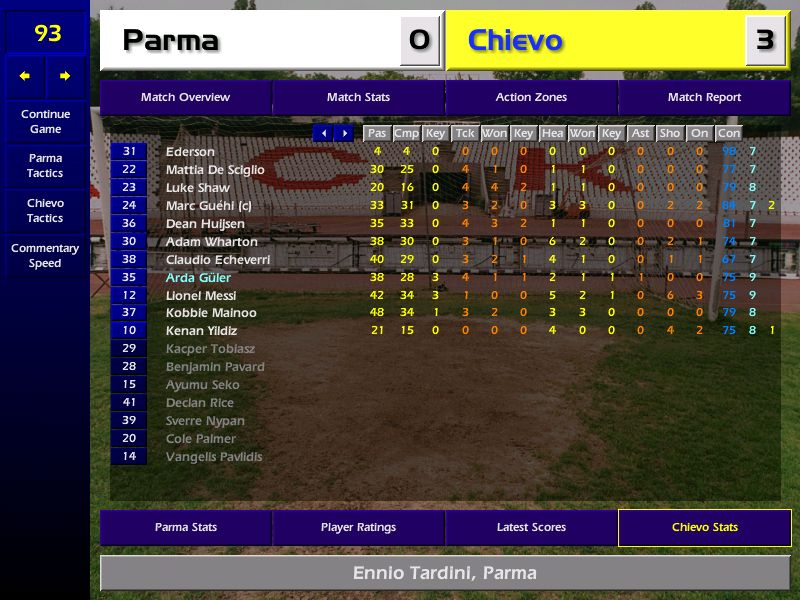The width and height of the screenshot is (800, 600).
Task: View Latest Scores
Action: pos(531,527)
